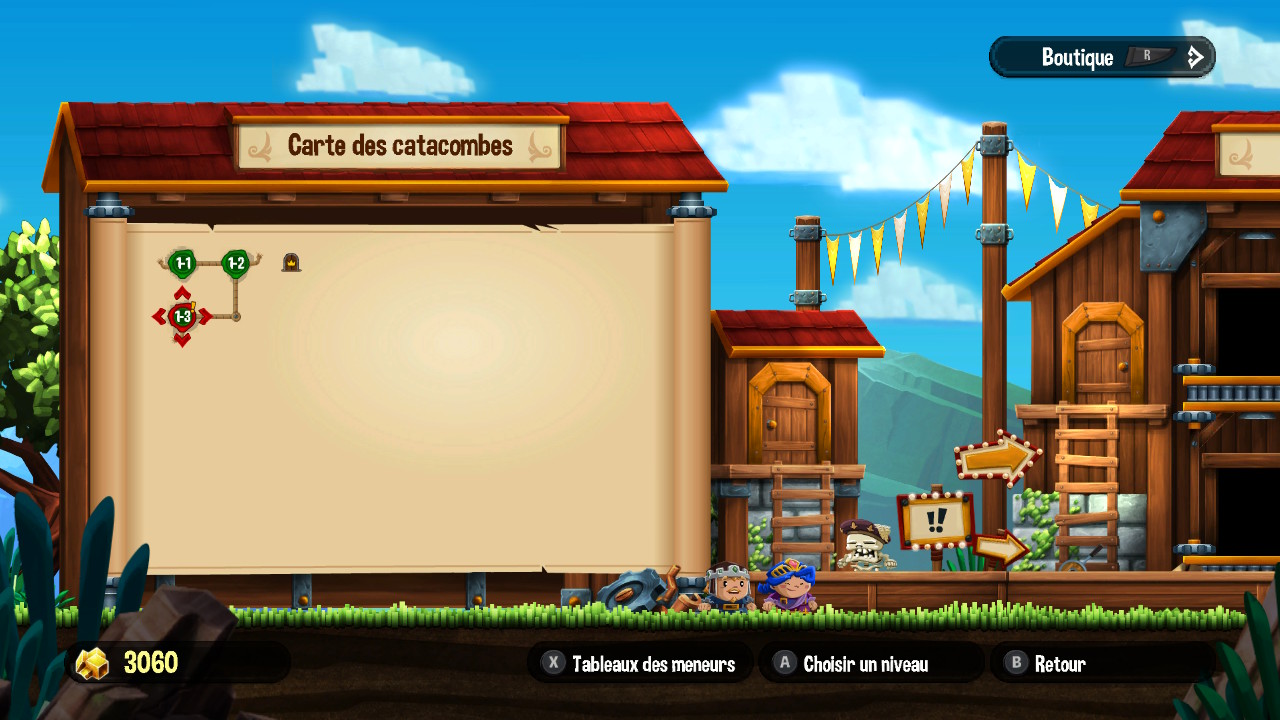
Task: Open level 1-3 with the exclamation marker
Action: 181,316
